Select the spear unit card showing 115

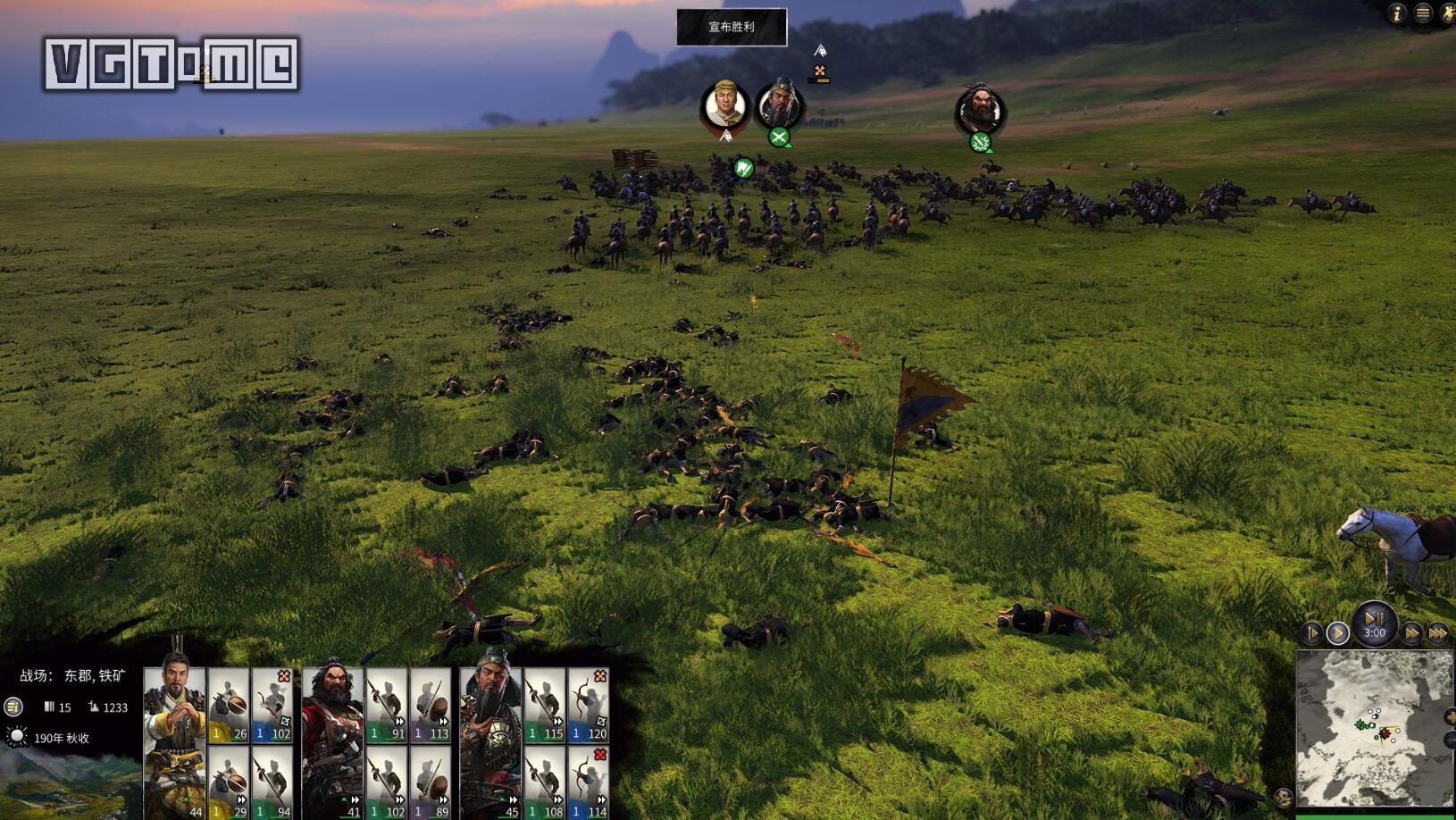point(545,705)
